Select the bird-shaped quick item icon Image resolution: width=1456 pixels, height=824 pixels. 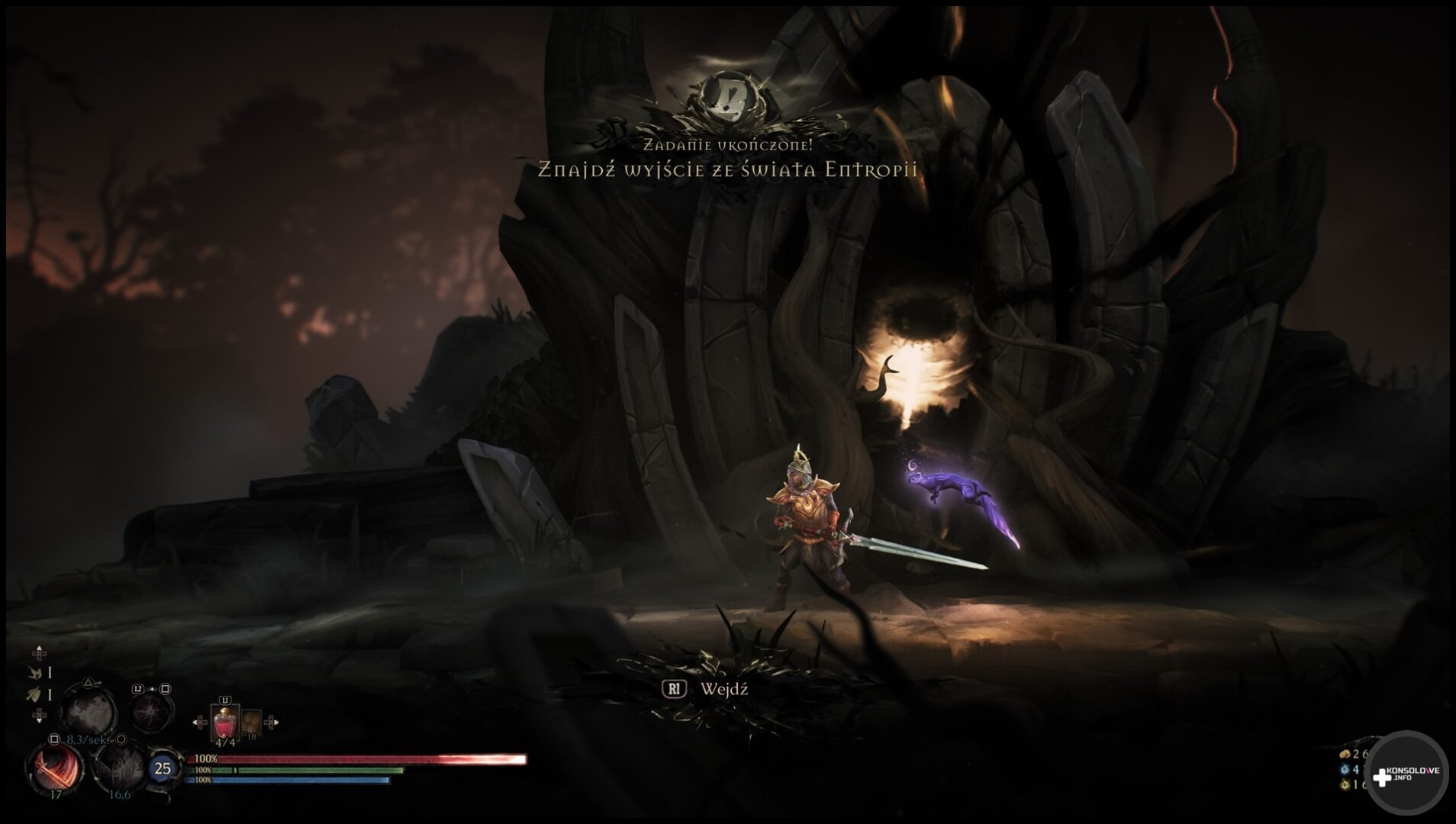[x=36, y=672]
